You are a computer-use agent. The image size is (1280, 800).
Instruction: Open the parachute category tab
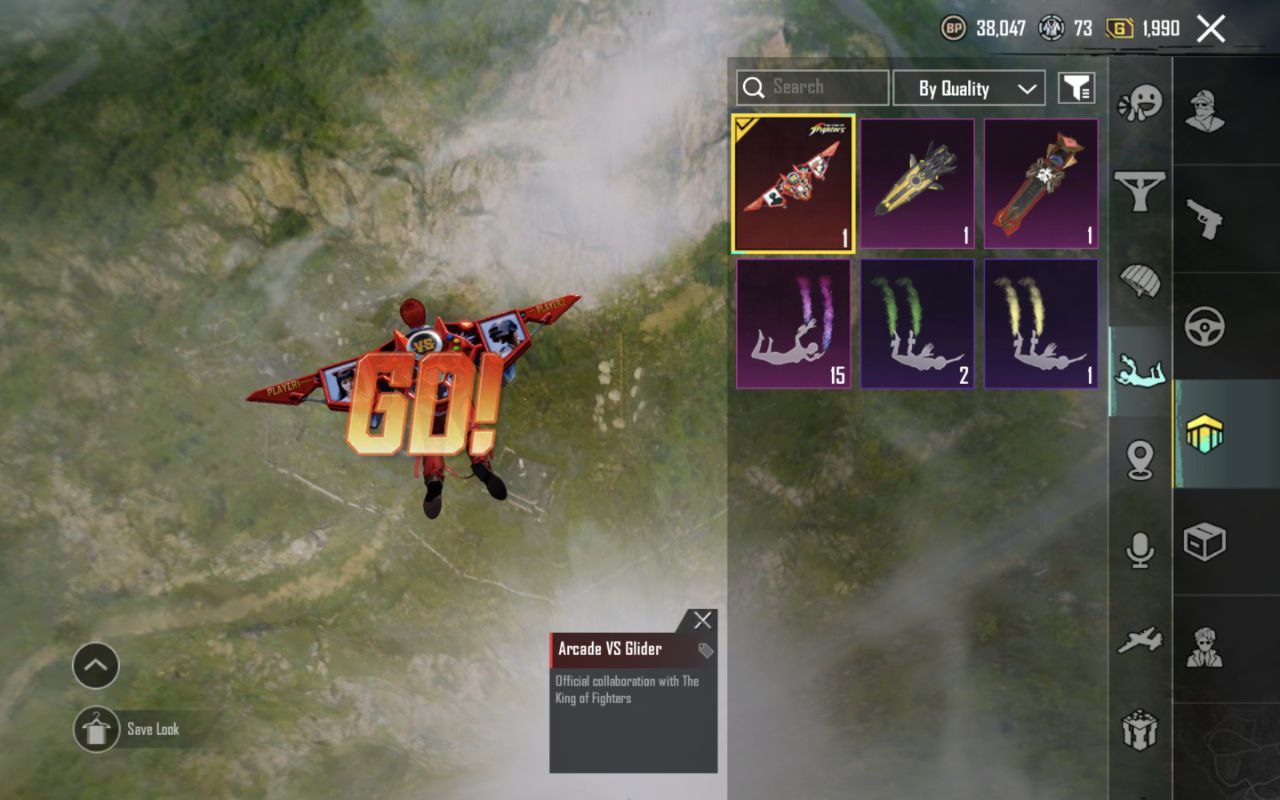tap(1139, 281)
